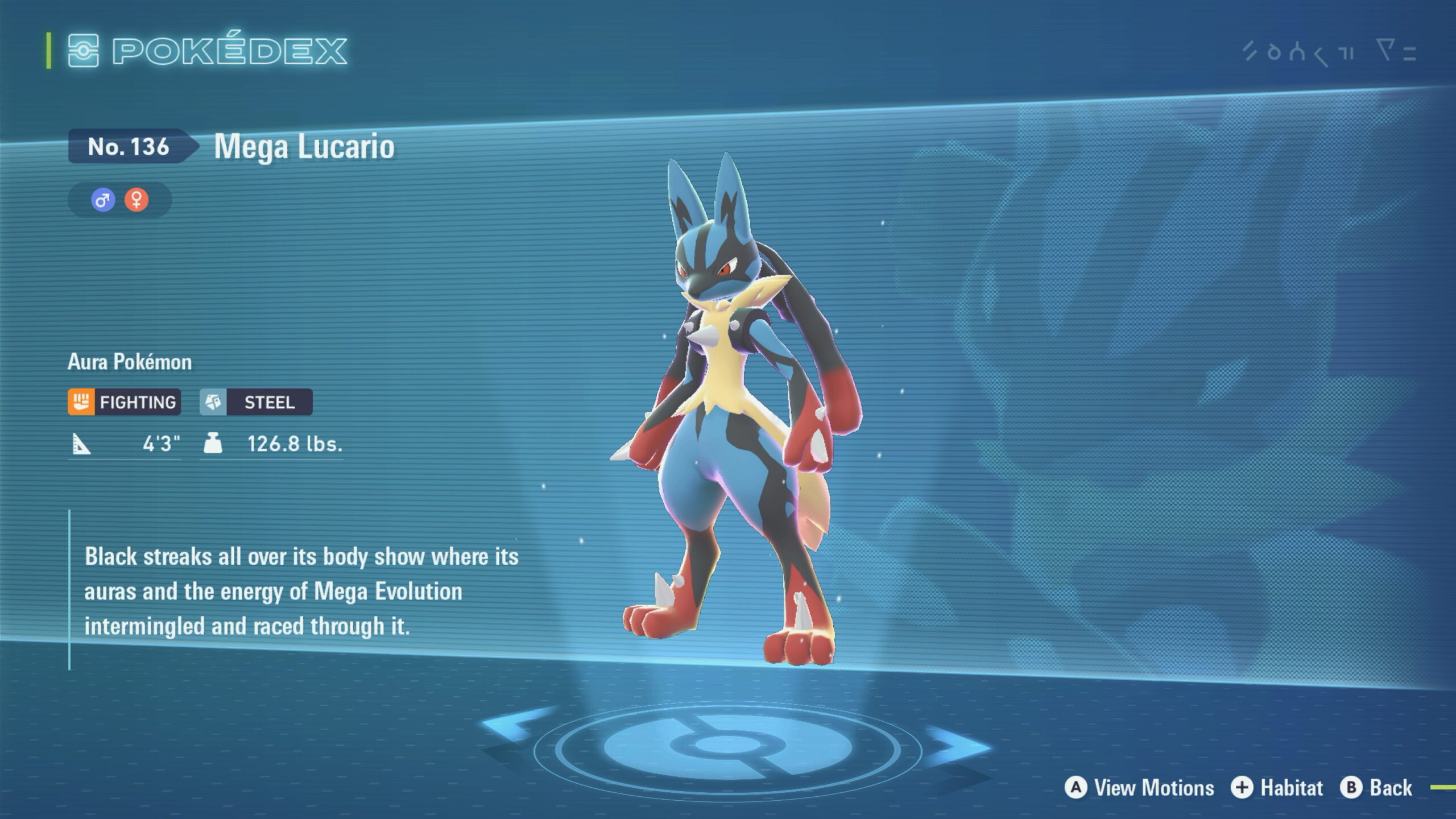Viewport: 1456px width, 819px height.
Task: Click the Steel type badge
Action: click(256, 402)
